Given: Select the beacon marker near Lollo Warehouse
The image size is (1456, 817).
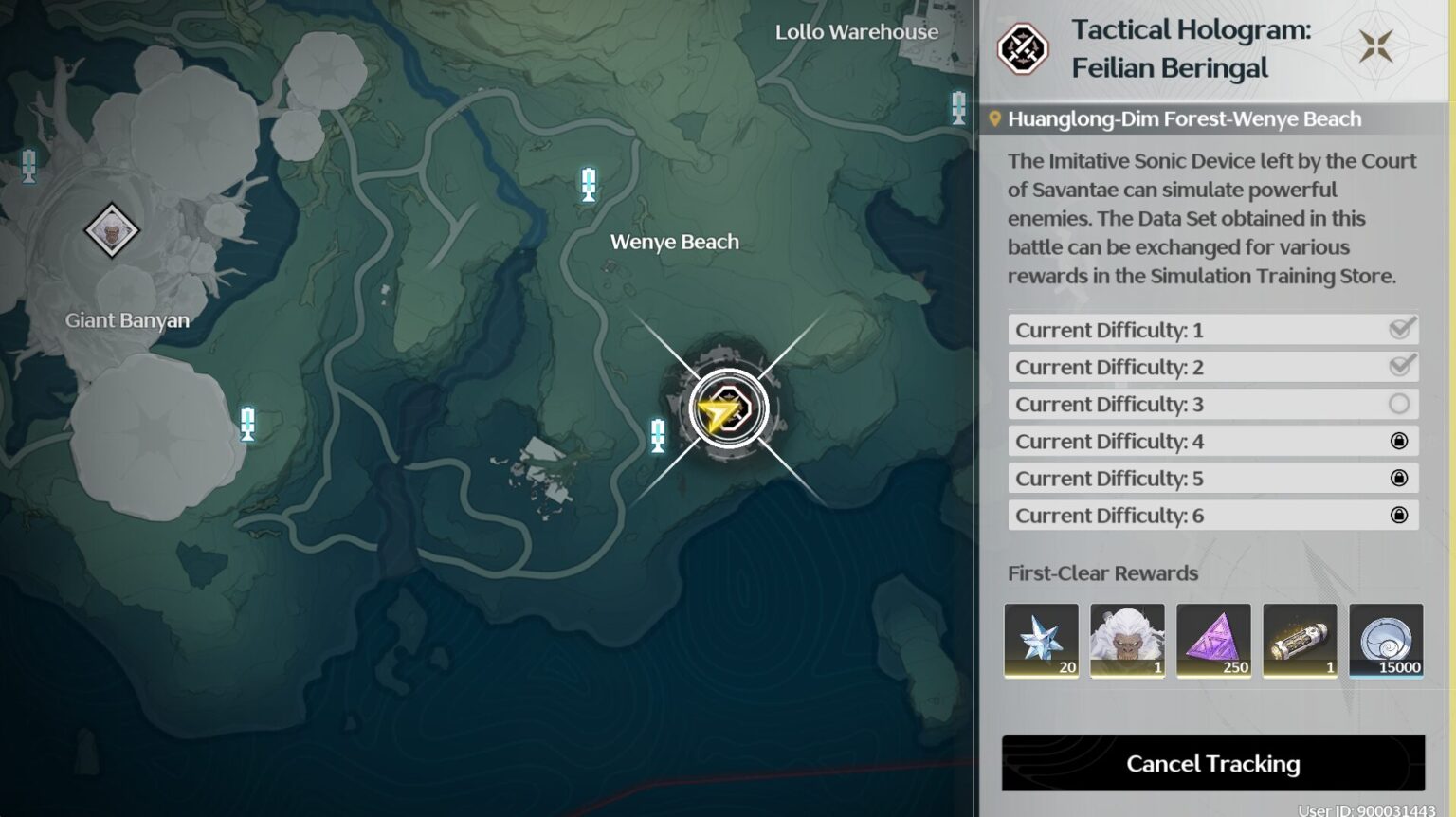Looking at the screenshot, I should point(958,107).
